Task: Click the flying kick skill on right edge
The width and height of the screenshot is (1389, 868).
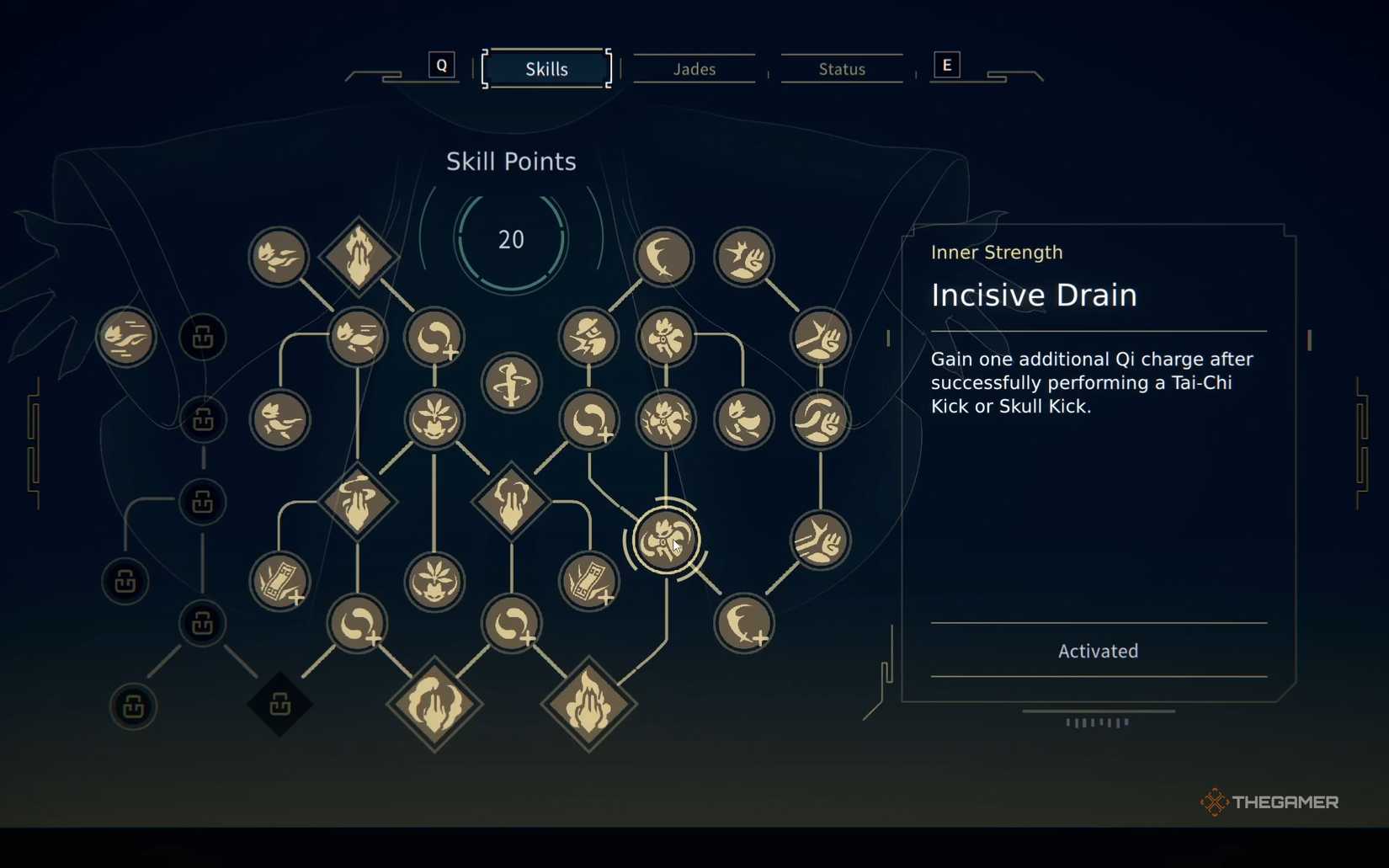Action: (819, 541)
